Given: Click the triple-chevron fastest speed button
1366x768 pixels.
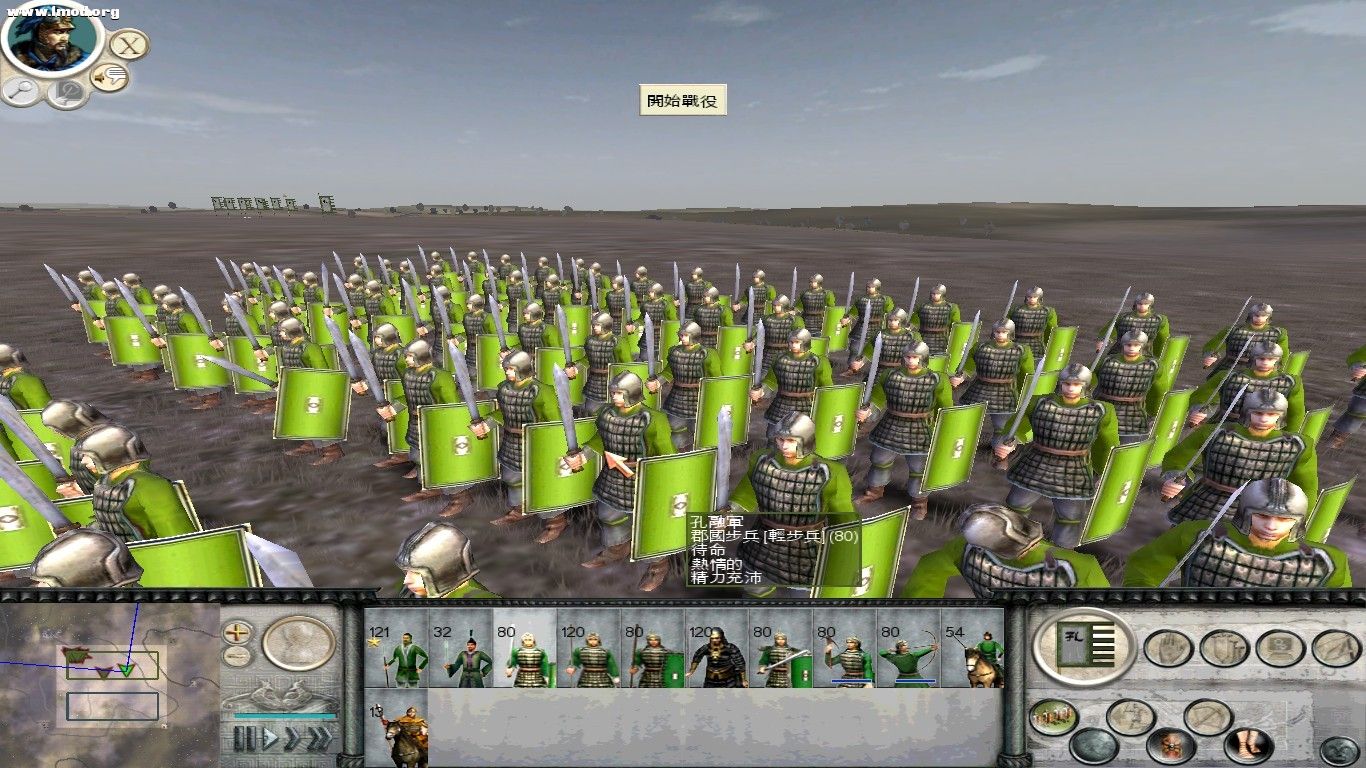Looking at the screenshot, I should click(x=320, y=737).
